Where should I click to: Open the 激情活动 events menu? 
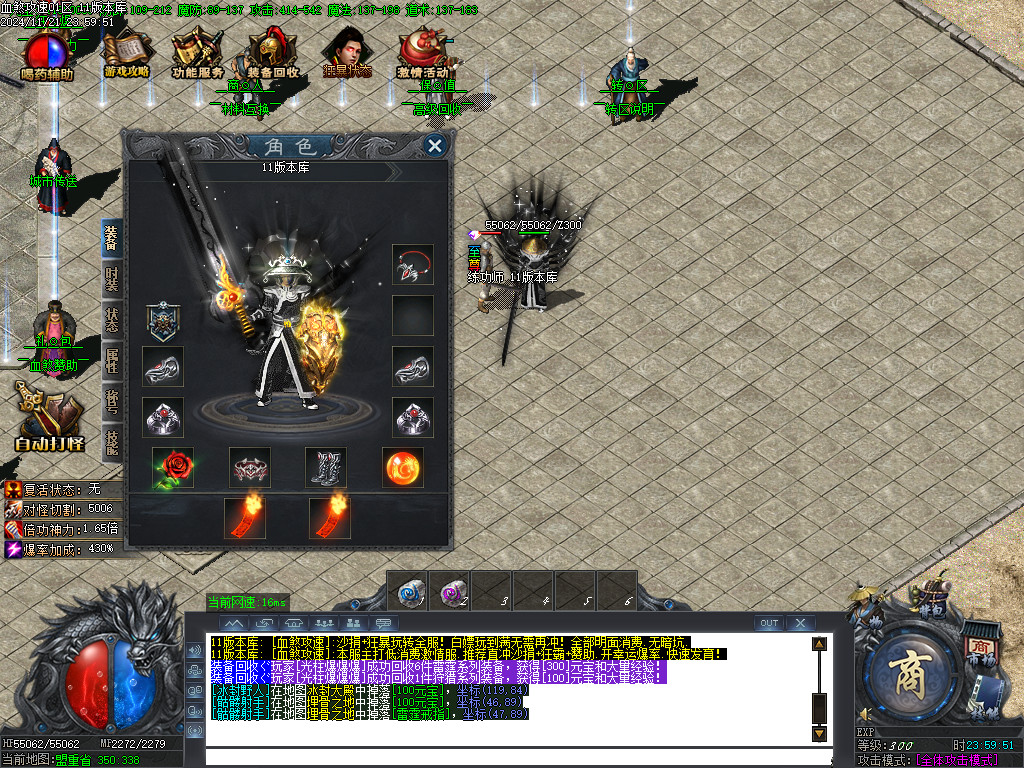point(422,55)
